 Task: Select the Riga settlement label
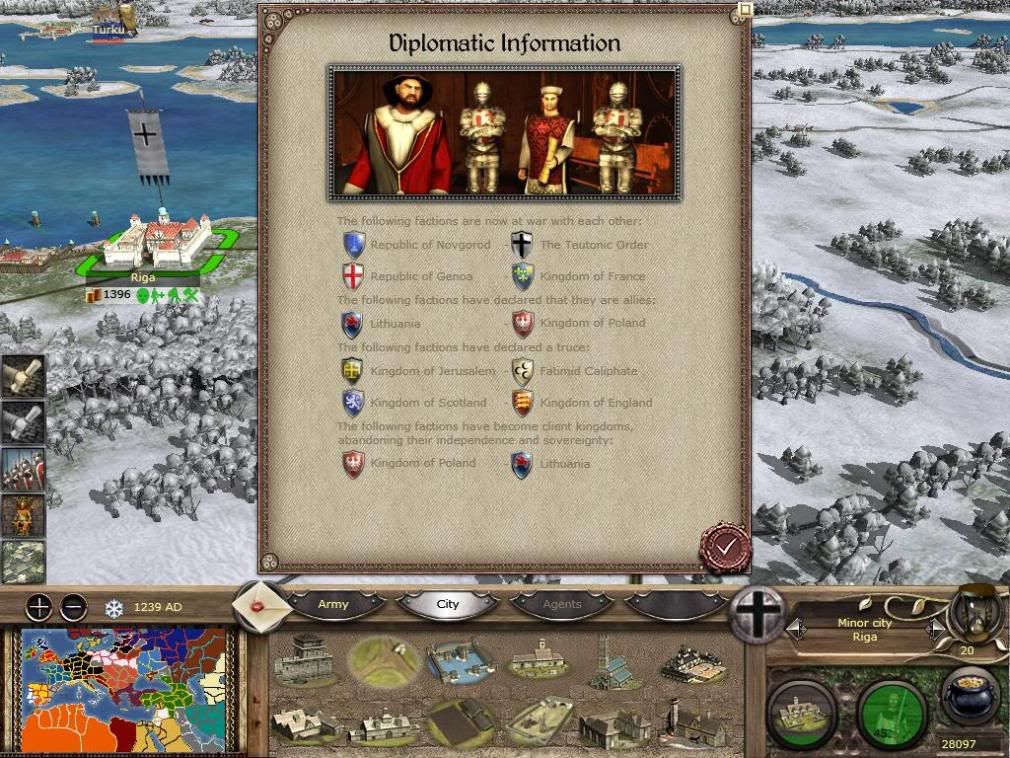143,277
